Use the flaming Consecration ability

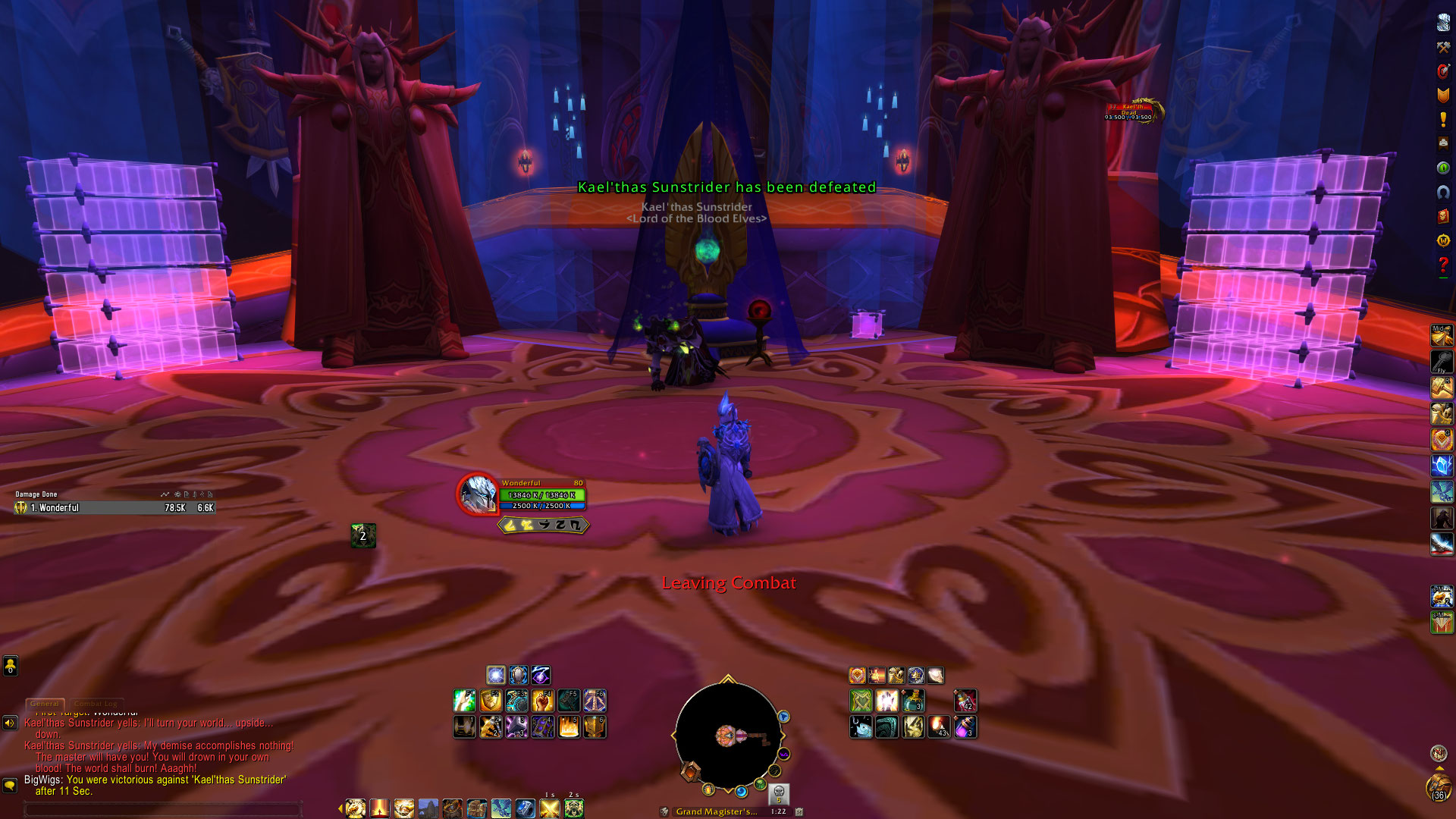pos(568,727)
